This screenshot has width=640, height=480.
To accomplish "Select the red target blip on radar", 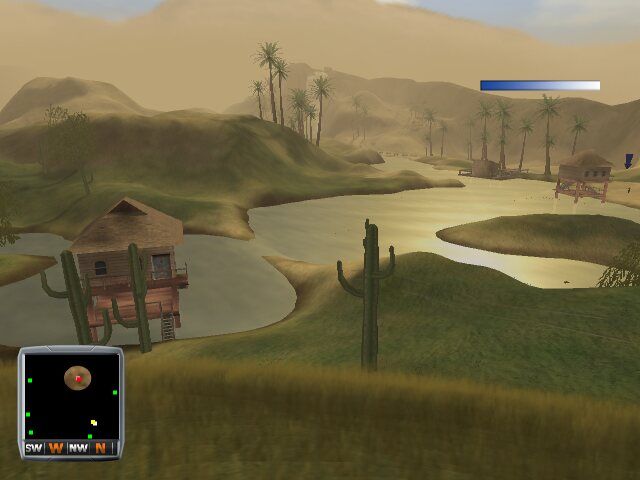I will (78, 378).
